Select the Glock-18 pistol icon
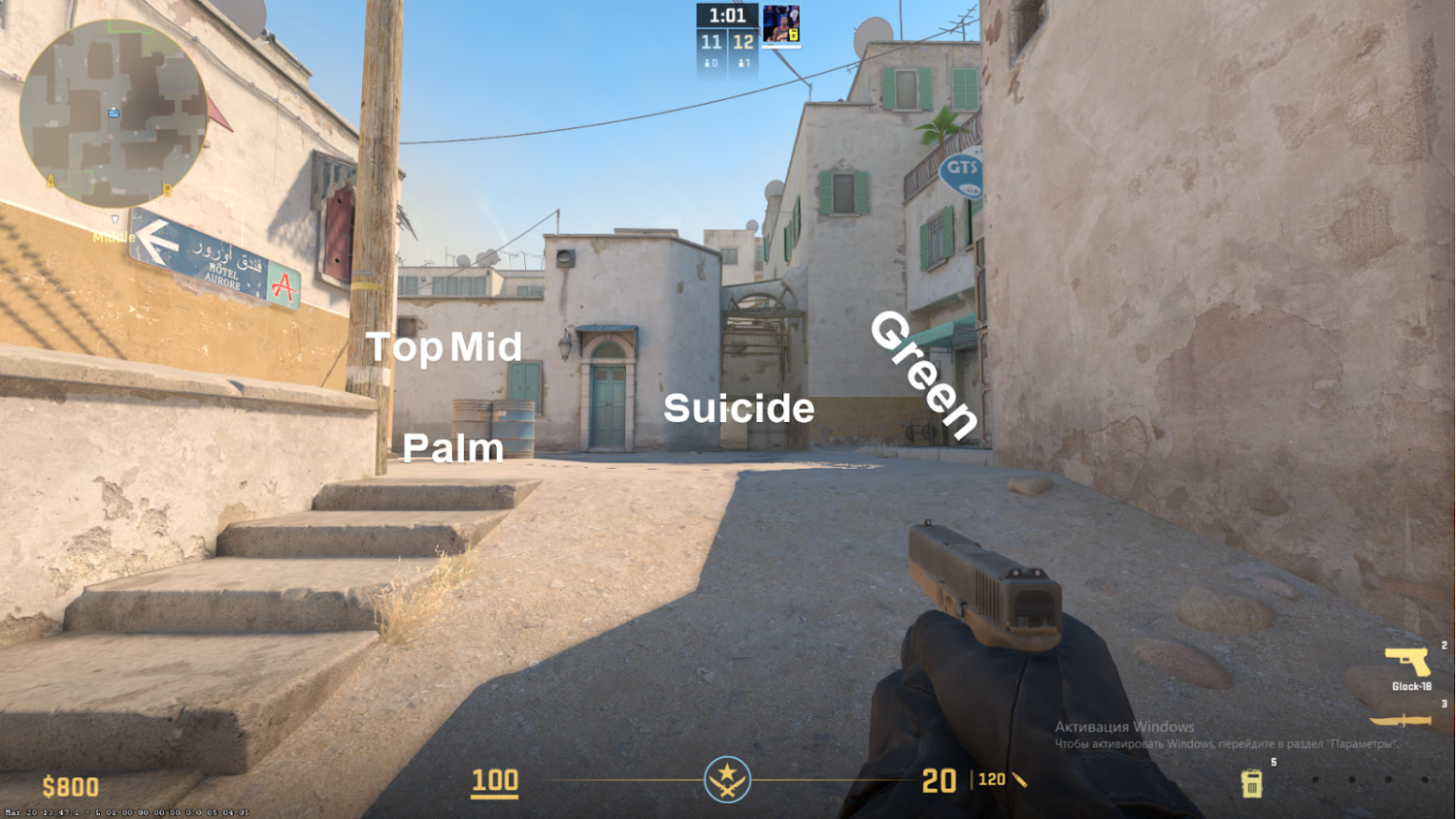 (1406, 662)
